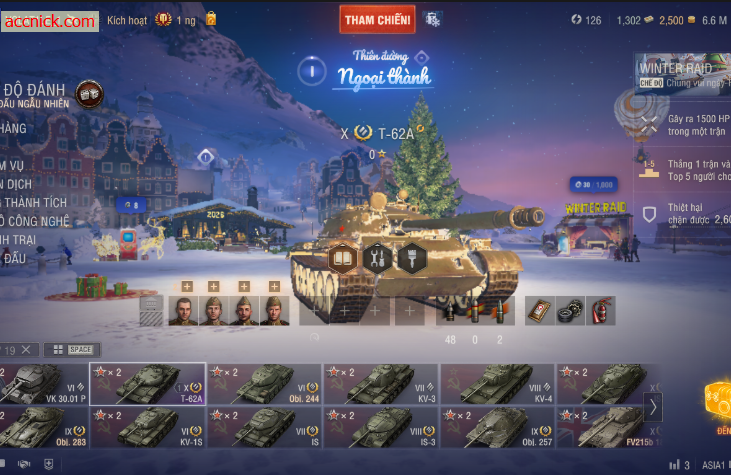Select the IS-3 tank card
Screen dimensions: 731x475
tap(381, 427)
